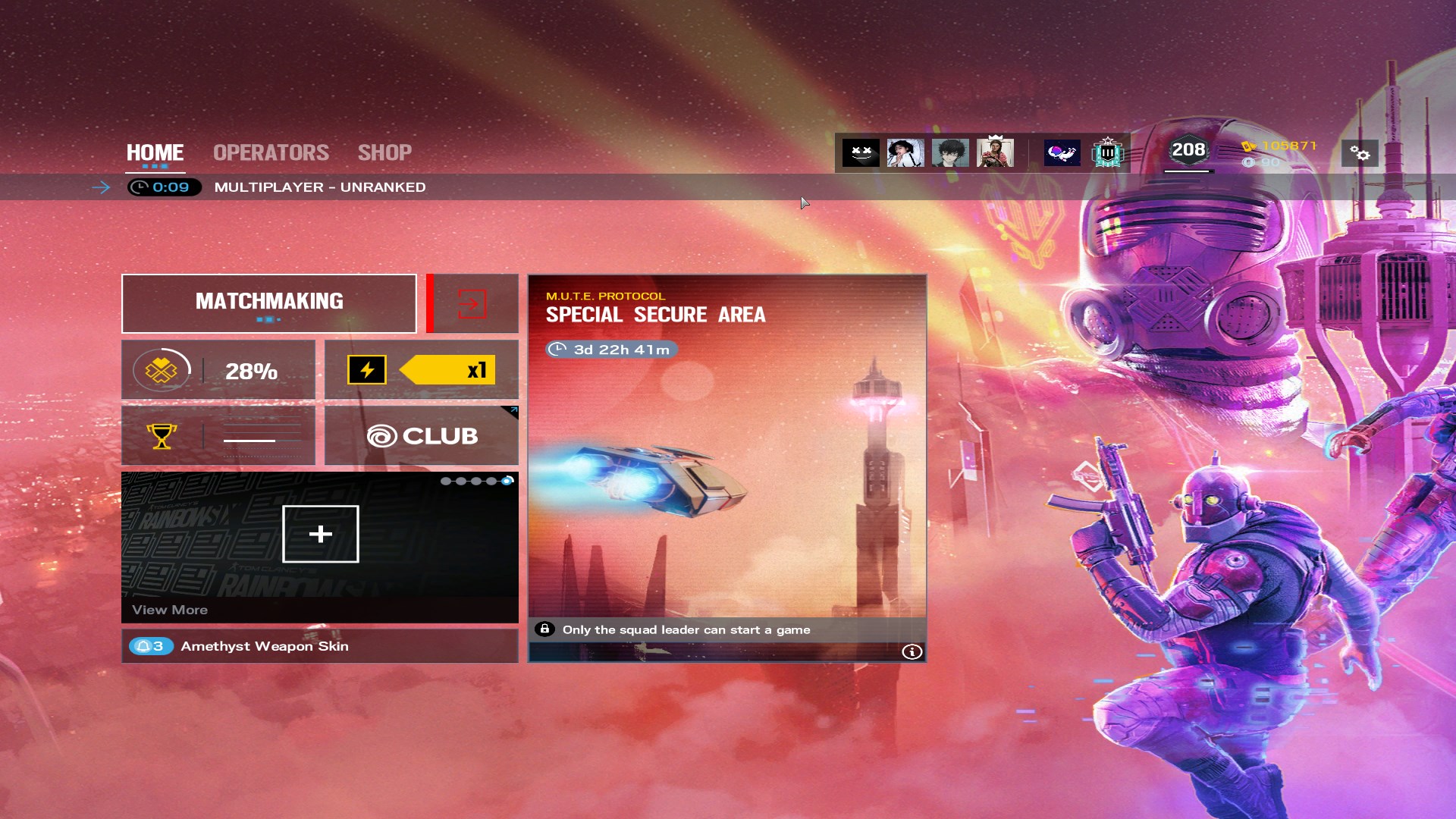Click the plus sign news thumbnail
This screenshot has width=1456, height=819.
point(320,534)
